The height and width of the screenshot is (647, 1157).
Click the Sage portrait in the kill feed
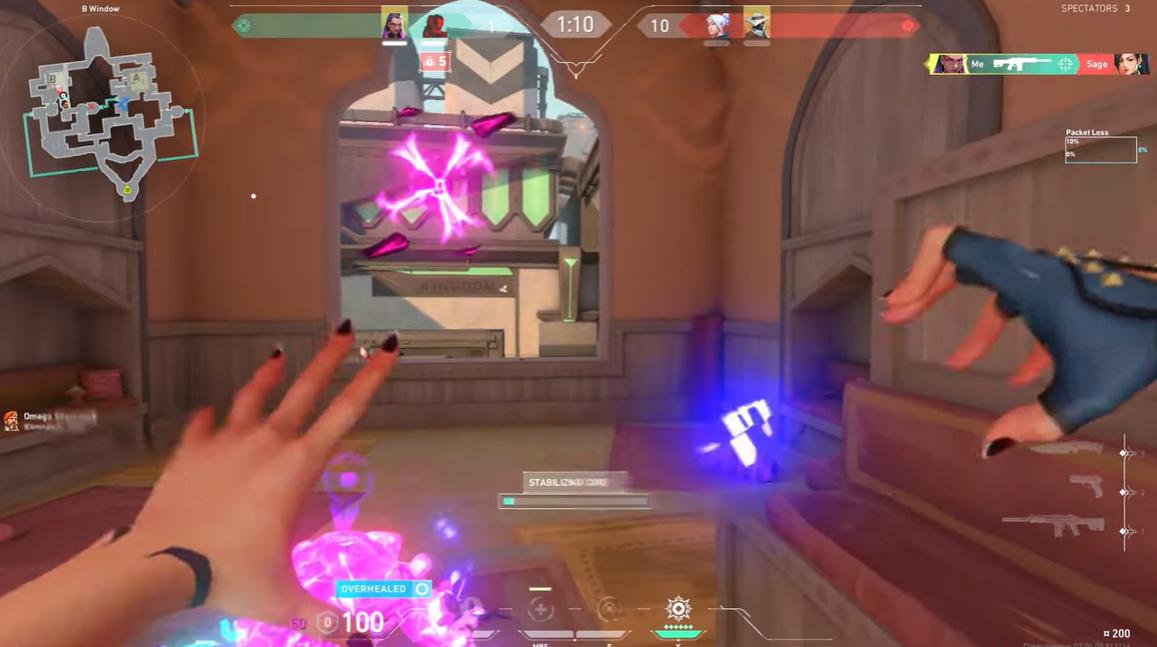point(1131,64)
